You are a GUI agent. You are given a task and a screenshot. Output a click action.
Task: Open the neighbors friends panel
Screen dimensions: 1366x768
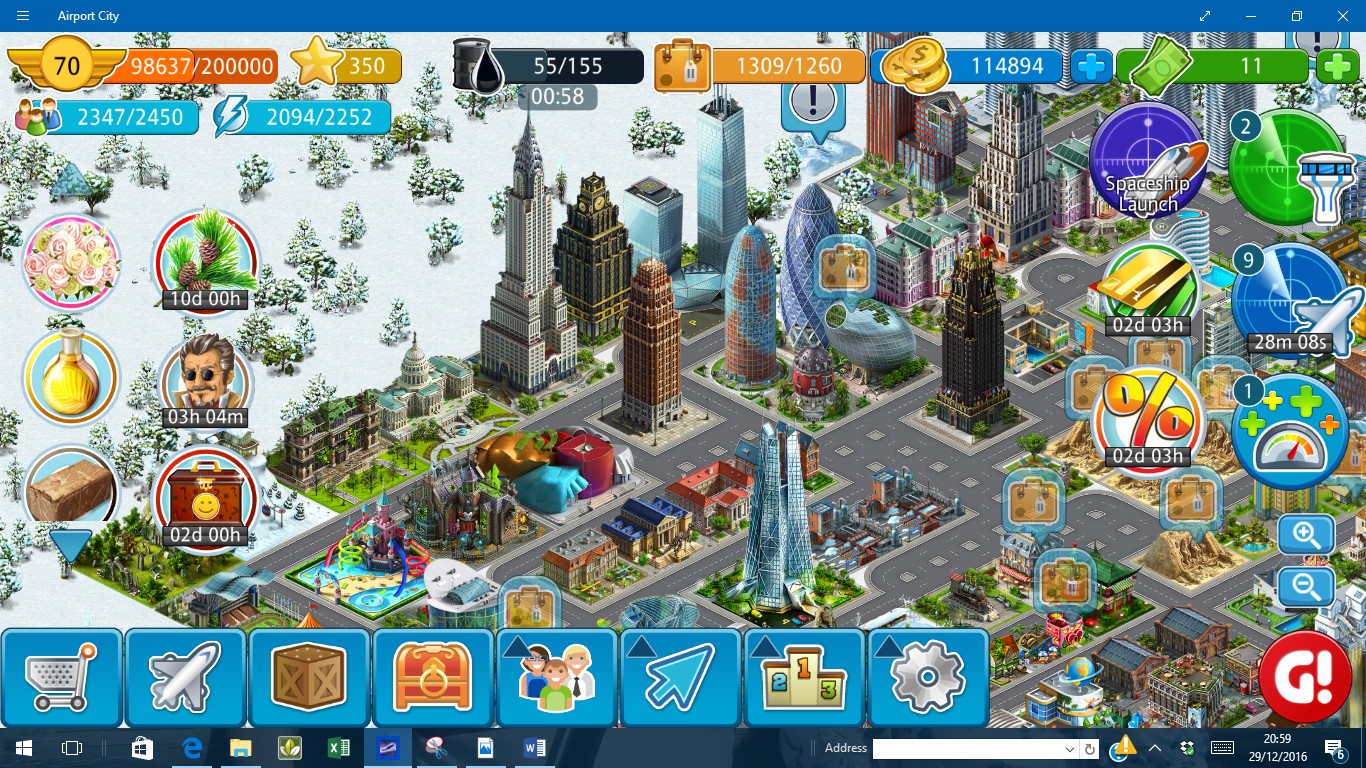click(557, 677)
